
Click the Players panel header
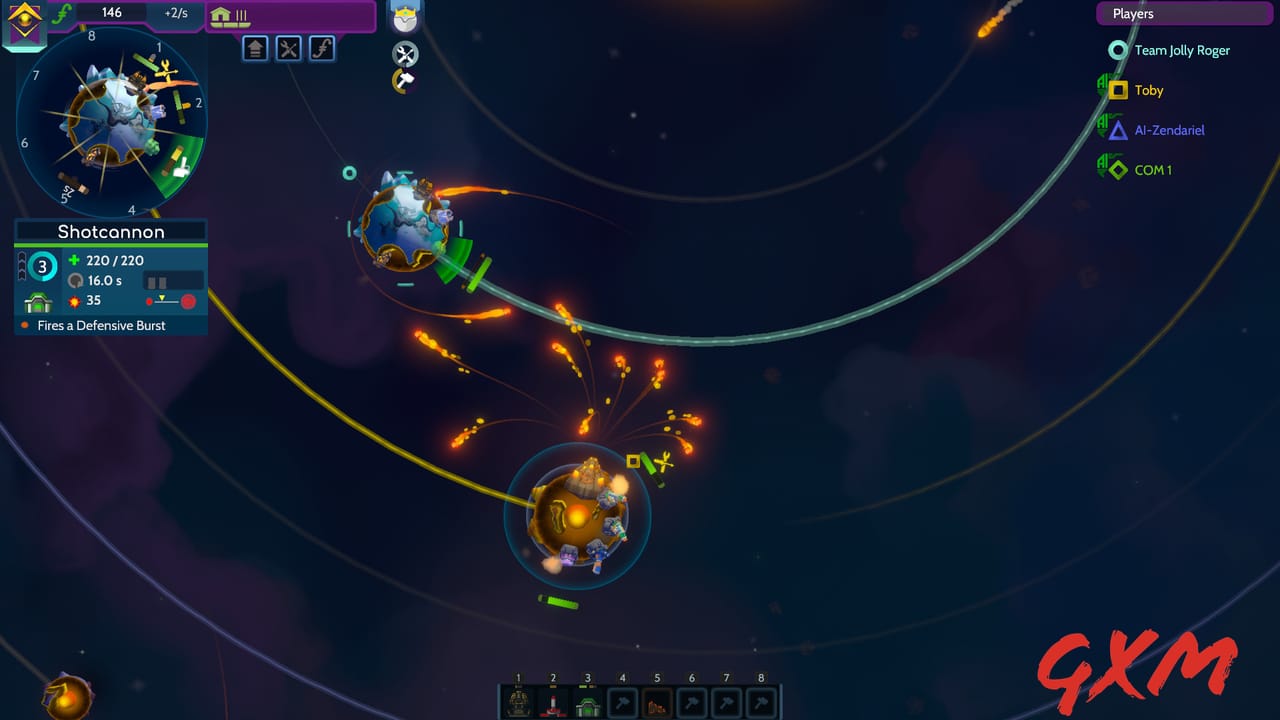[x=1184, y=13]
